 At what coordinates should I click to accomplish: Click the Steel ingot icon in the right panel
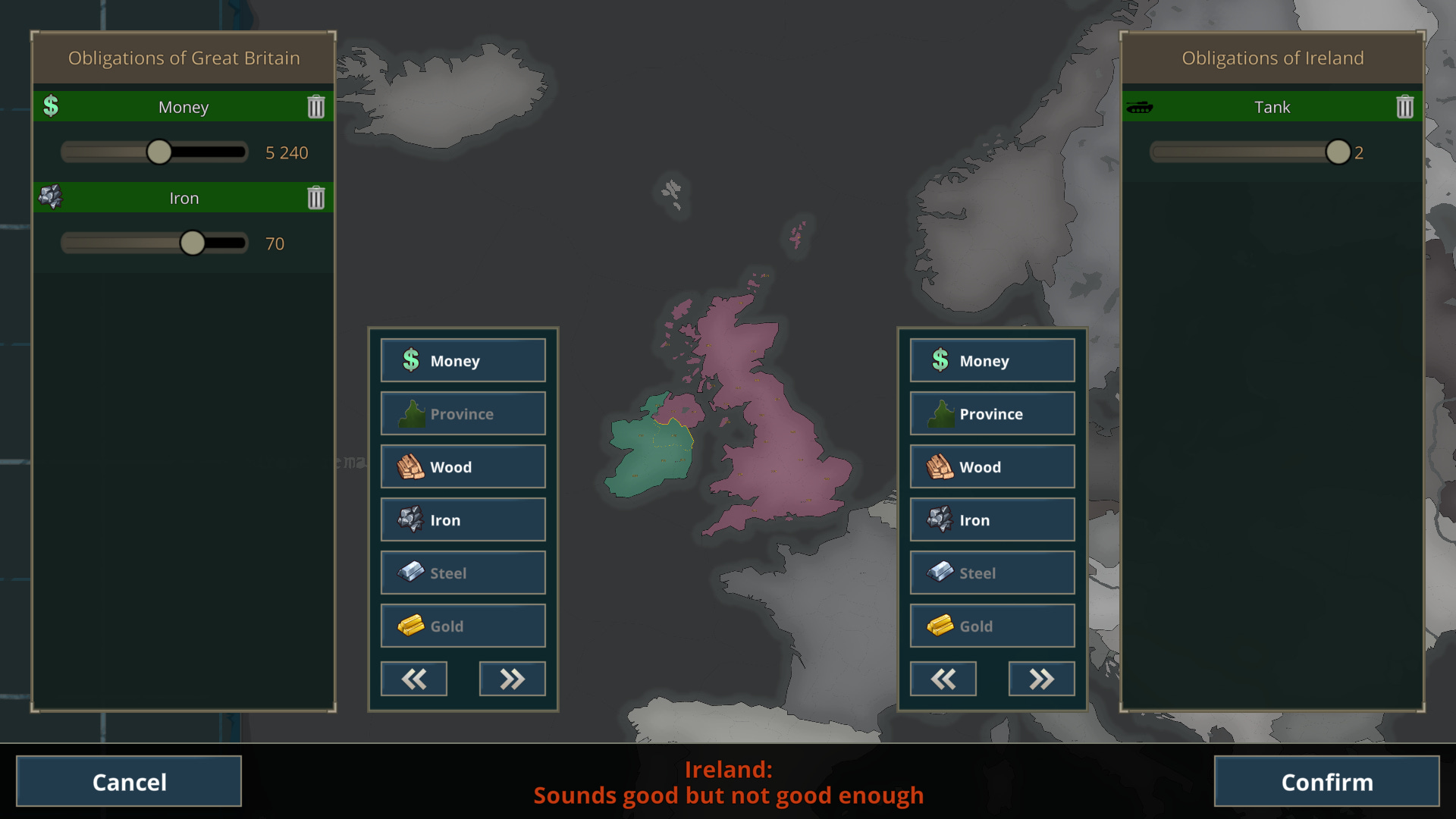tap(940, 573)
